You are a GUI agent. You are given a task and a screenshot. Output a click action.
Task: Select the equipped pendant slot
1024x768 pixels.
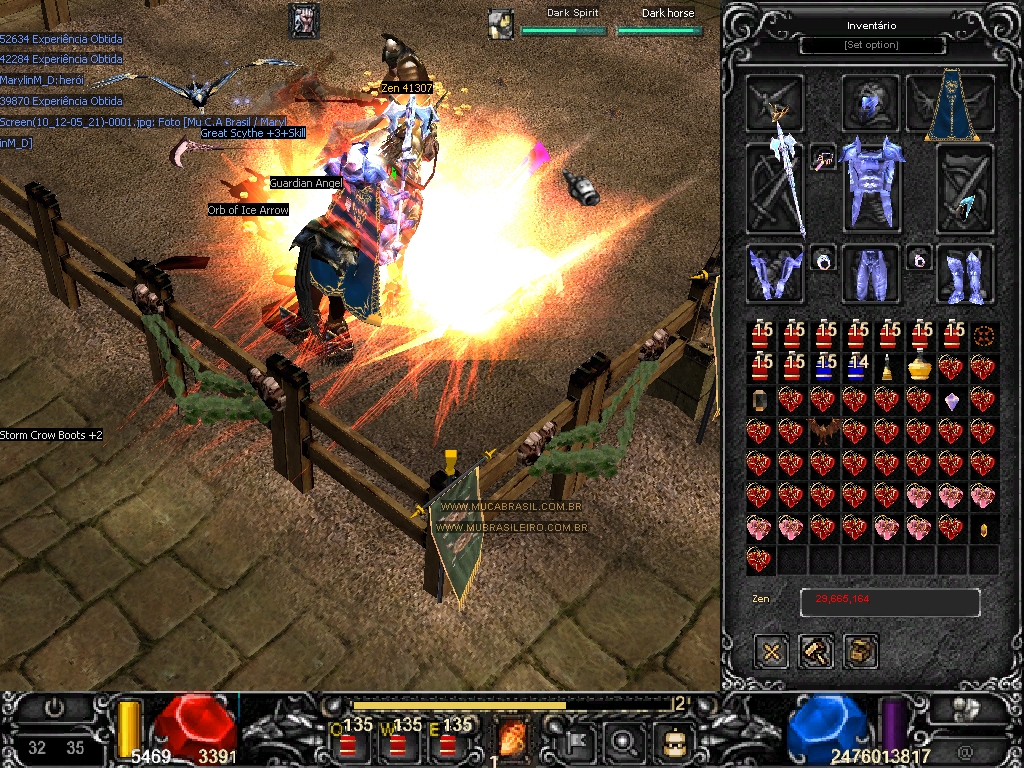(x=824, y=159)
